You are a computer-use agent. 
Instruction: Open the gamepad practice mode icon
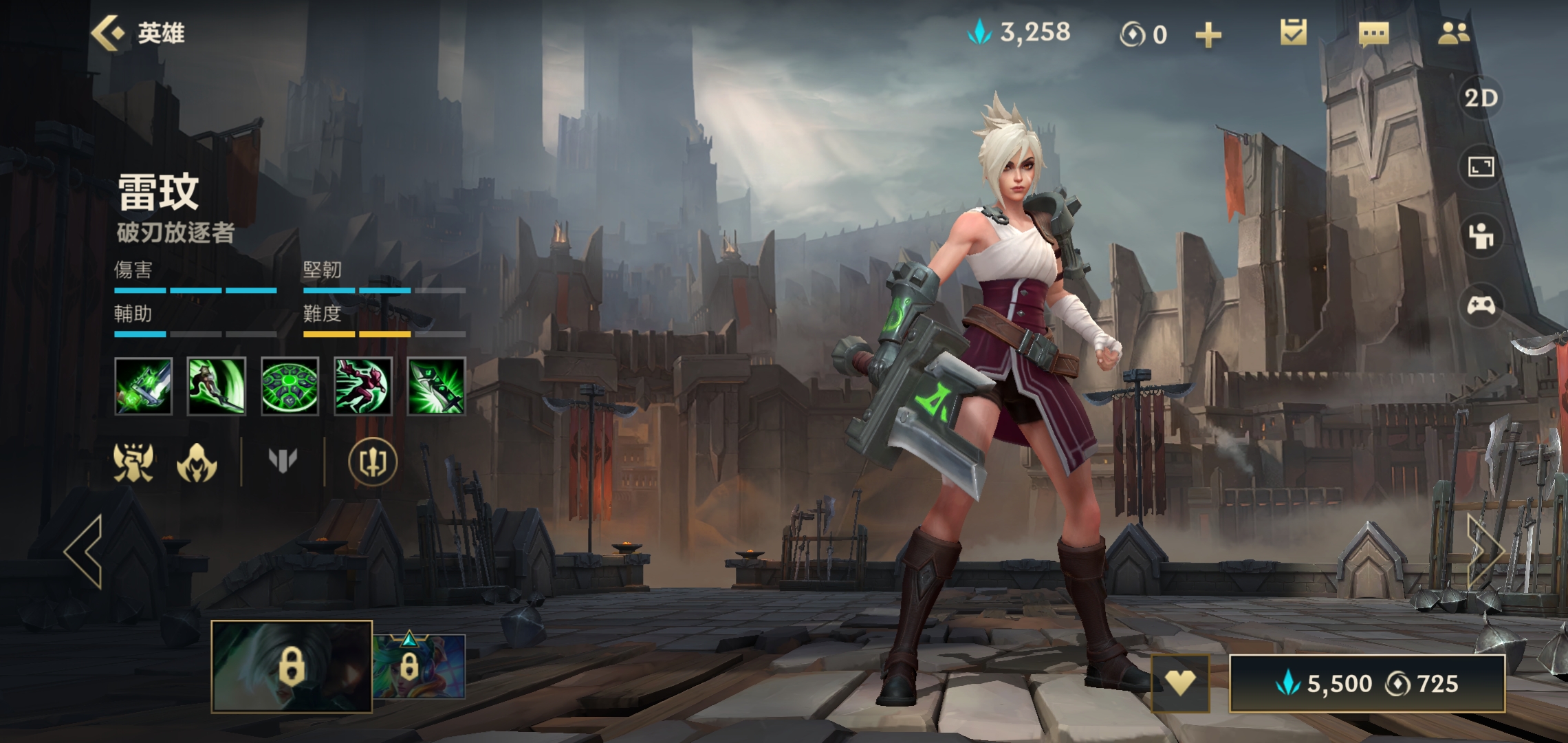point(1481,305)
